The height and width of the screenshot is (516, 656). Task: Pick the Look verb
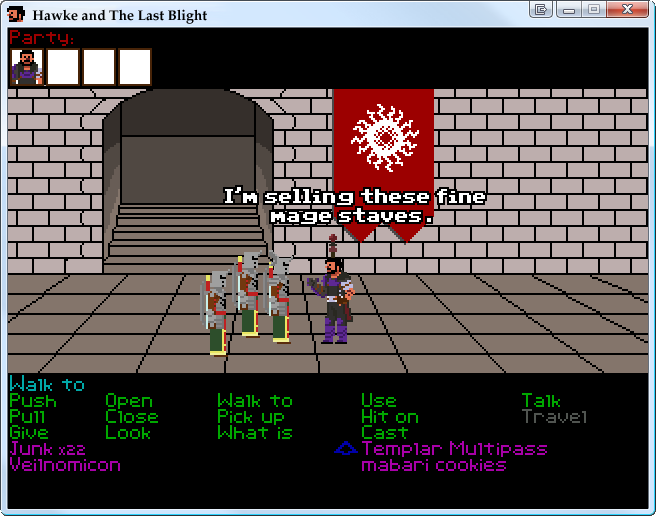click(128, 433)
